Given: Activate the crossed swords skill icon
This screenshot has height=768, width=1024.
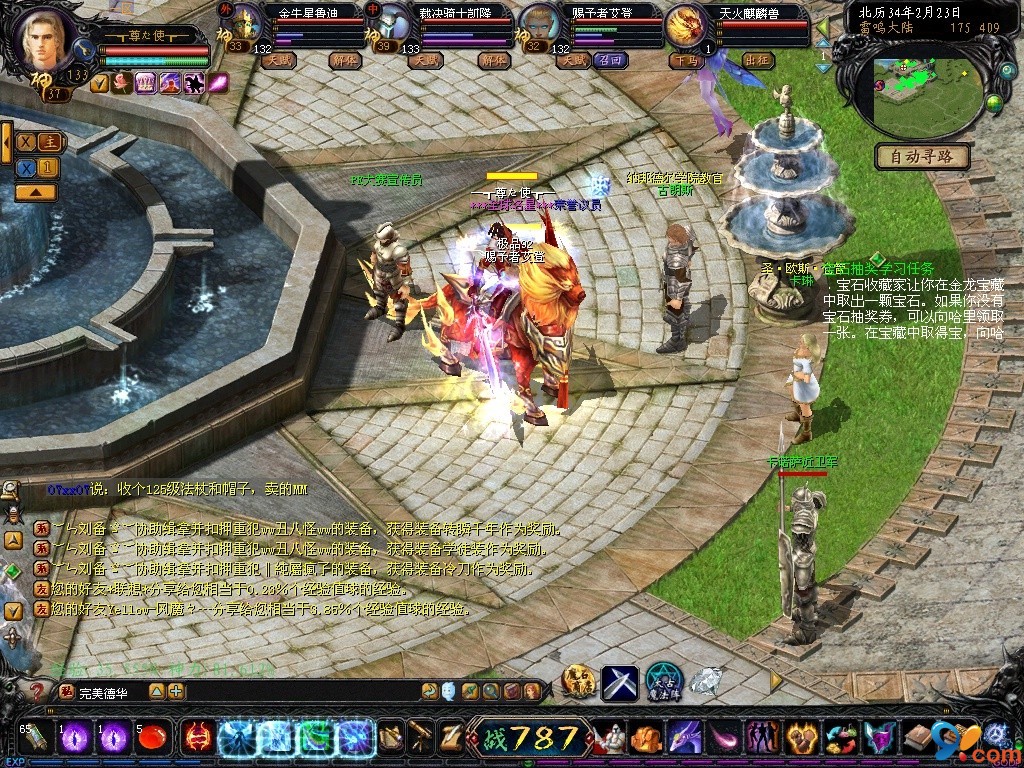Looking at the screenshot, I should pos(619,682).
